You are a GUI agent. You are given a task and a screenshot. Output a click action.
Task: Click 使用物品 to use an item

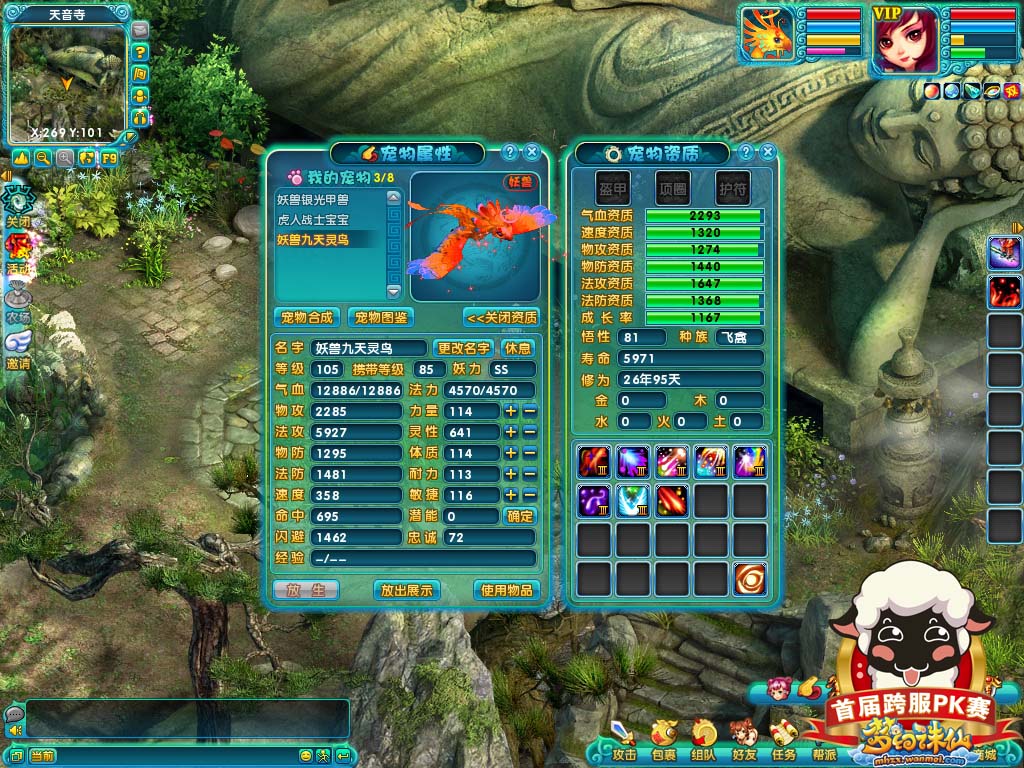point(506,590)
